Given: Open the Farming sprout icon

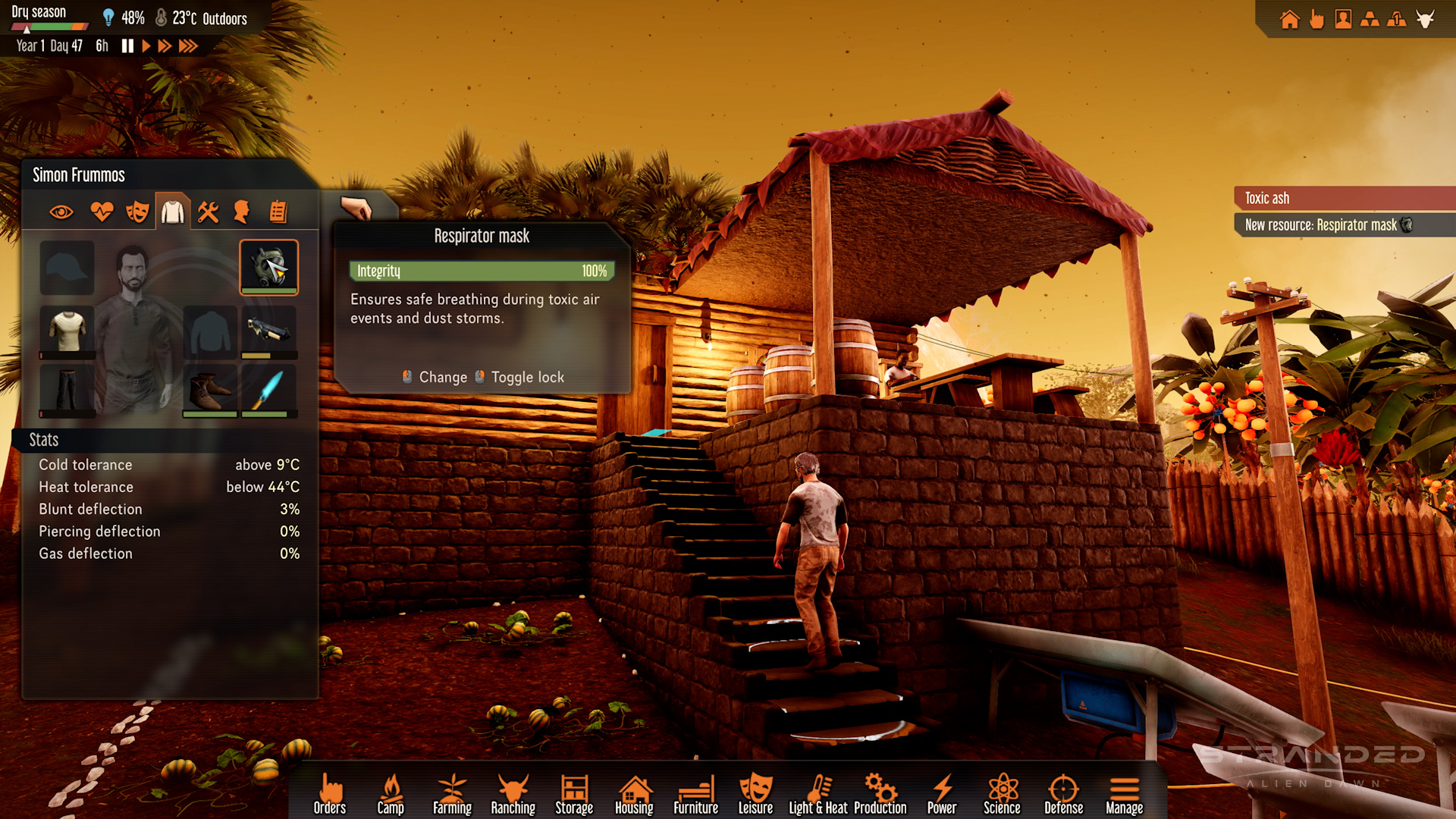Looking at the screenshot, I should (x=452, y=789).
